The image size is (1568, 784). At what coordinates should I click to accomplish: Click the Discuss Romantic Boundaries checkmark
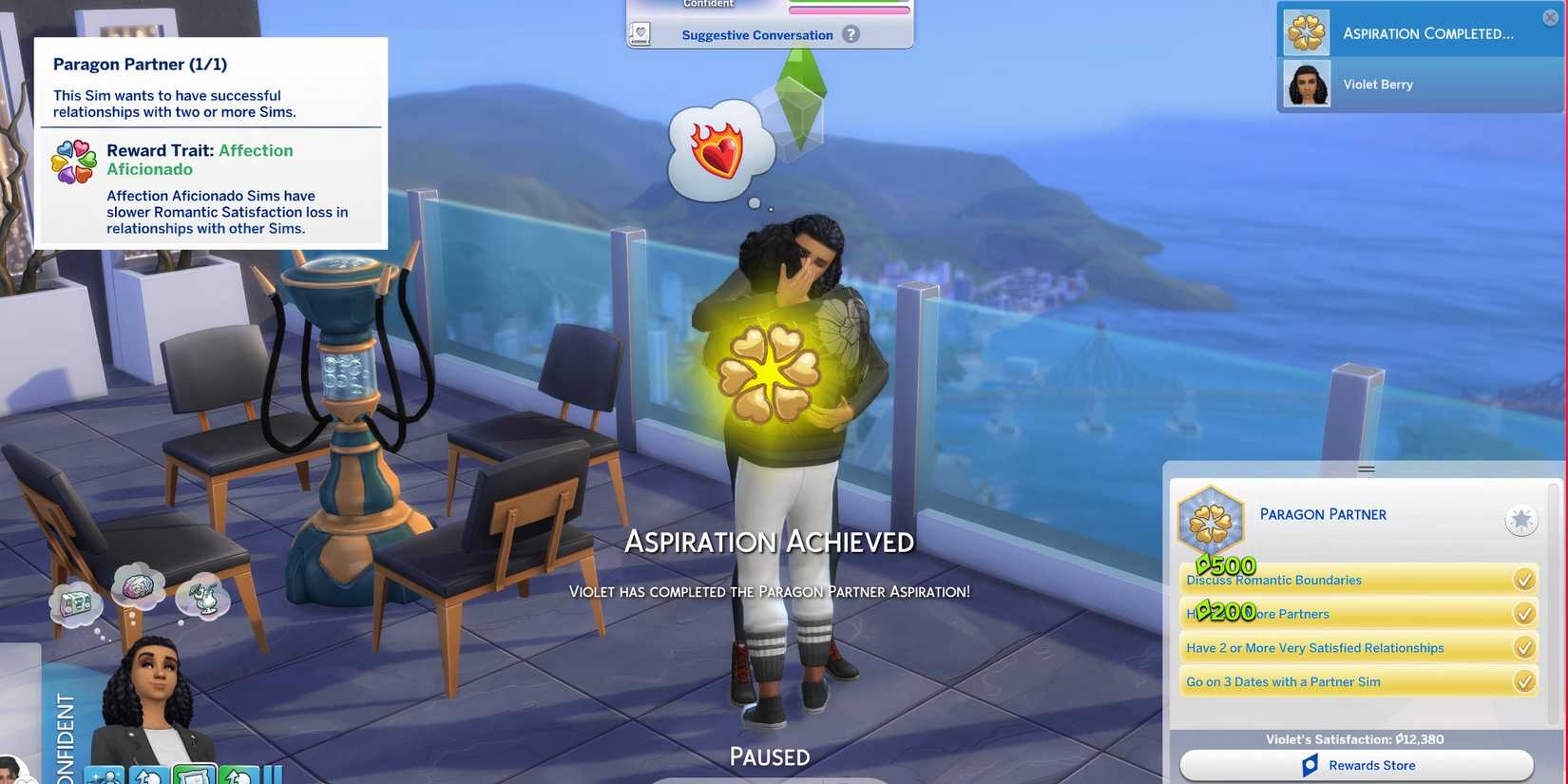coord(1524,579)
